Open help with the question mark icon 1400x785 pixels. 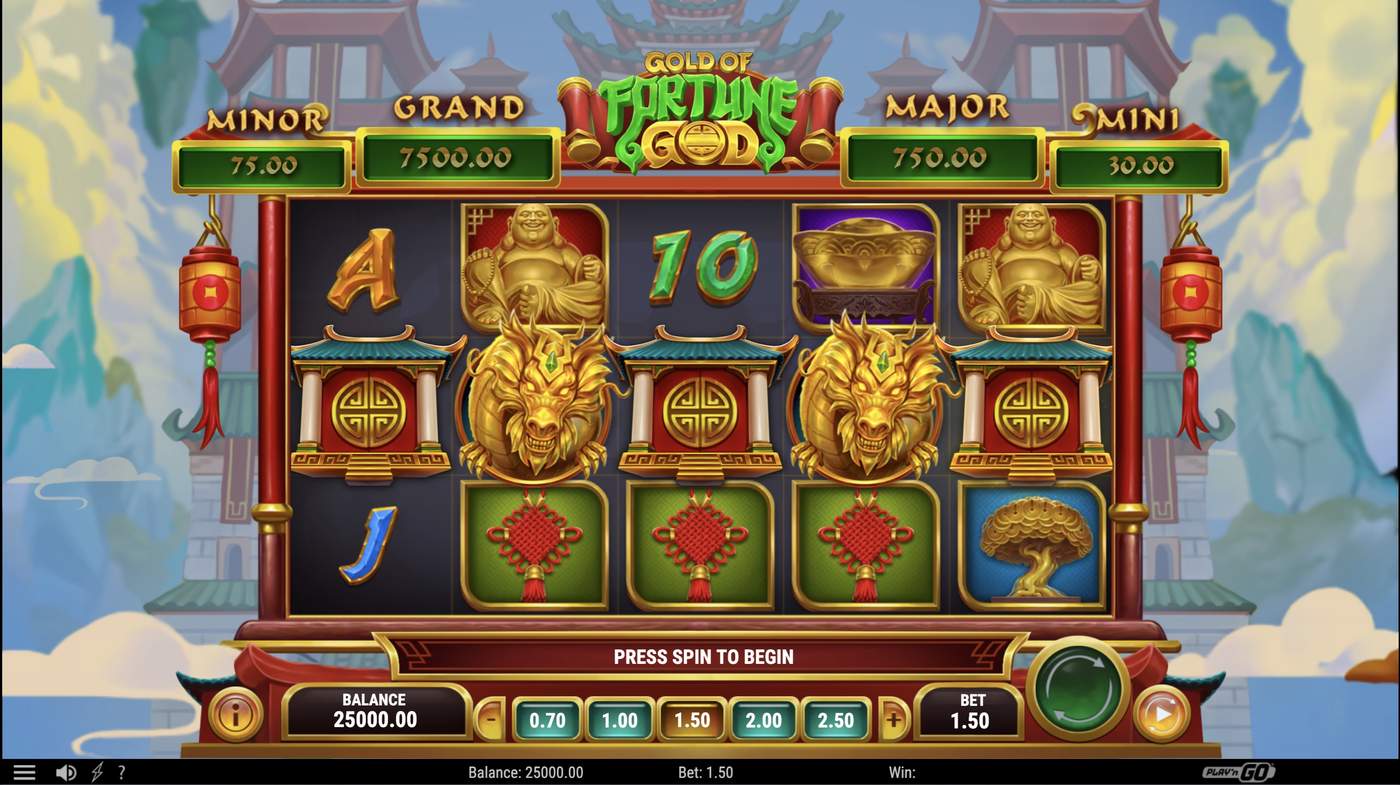point(121,771)
